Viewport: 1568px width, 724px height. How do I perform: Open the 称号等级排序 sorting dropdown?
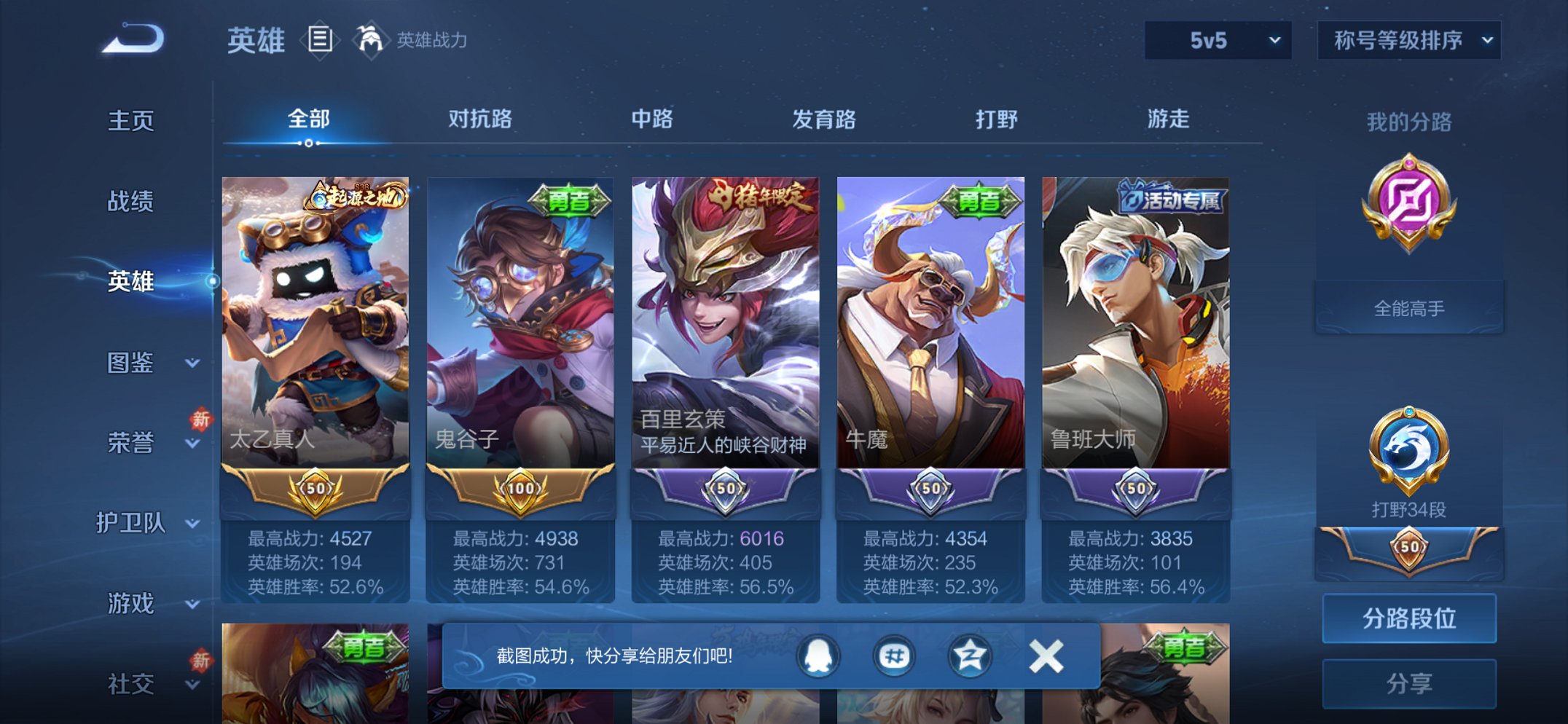(x=1408, y=42)
